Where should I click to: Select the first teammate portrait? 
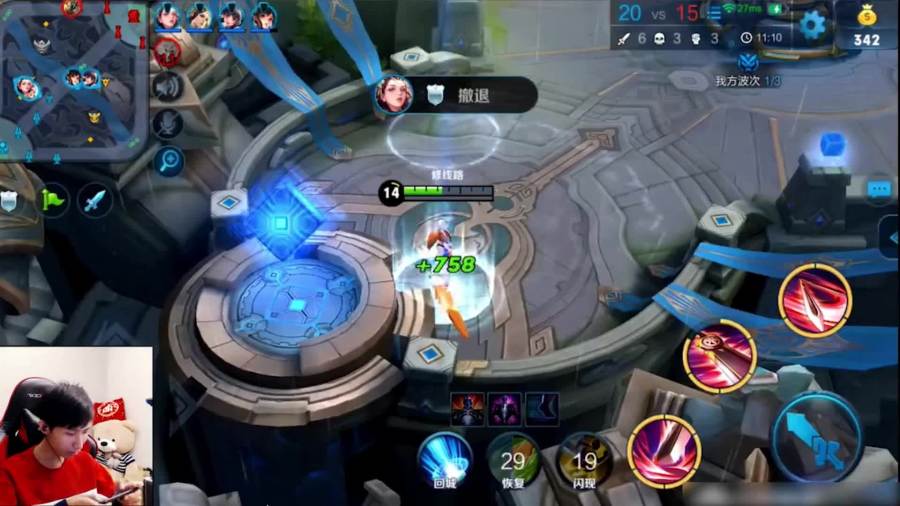pyautogui.click(x=168, y=15)
